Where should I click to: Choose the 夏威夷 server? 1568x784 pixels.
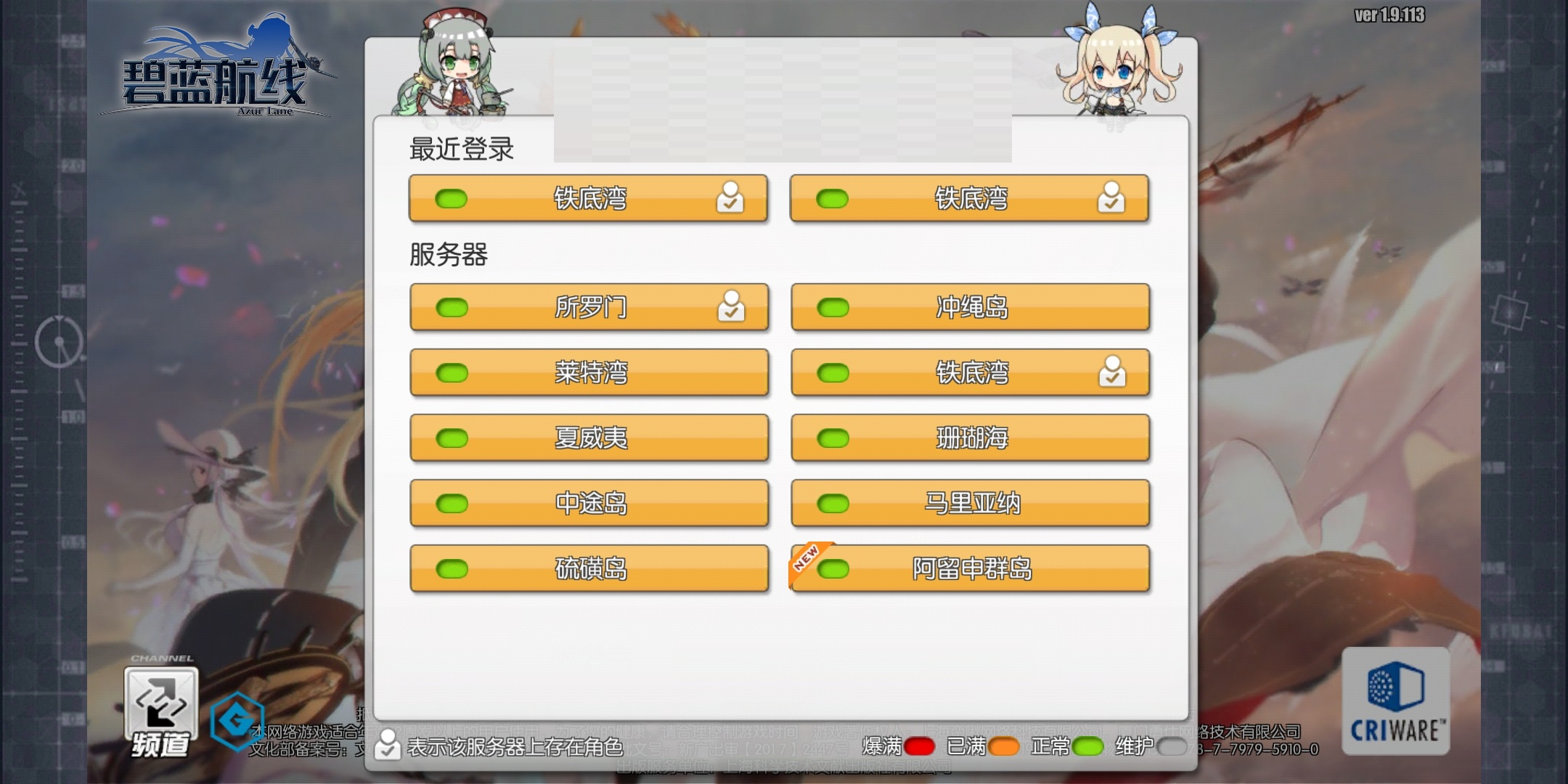pos(589,437)
